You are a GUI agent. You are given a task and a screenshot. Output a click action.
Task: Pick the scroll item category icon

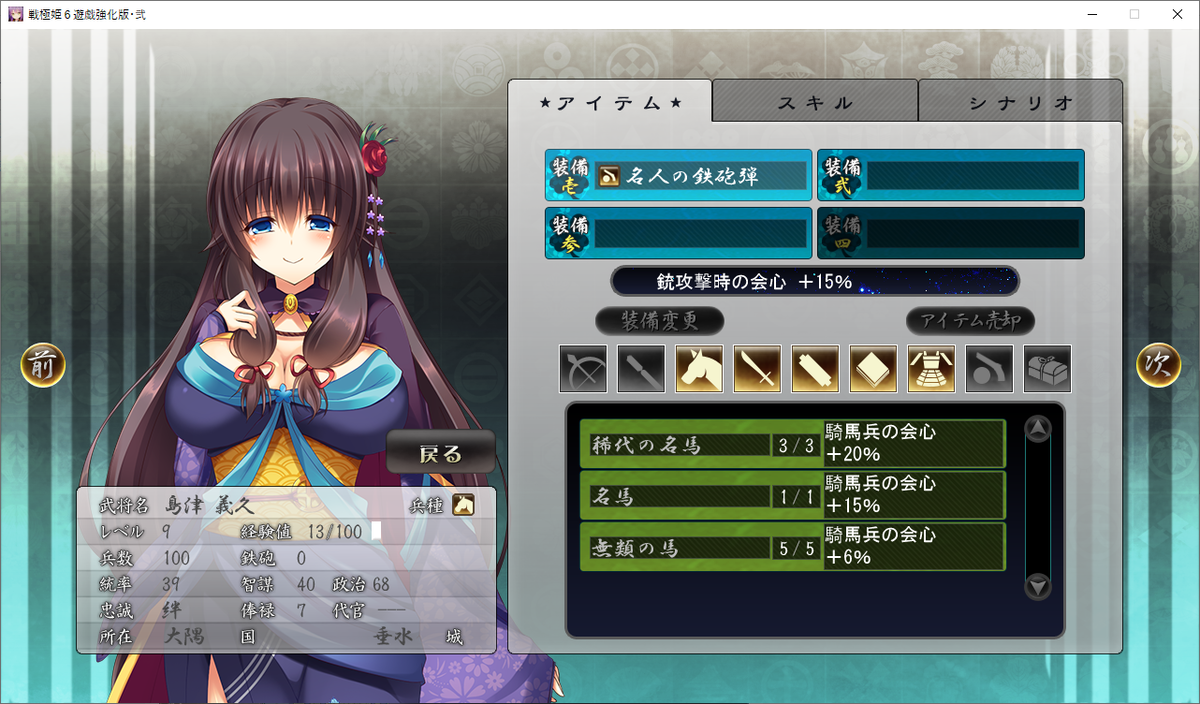(815, 369)
